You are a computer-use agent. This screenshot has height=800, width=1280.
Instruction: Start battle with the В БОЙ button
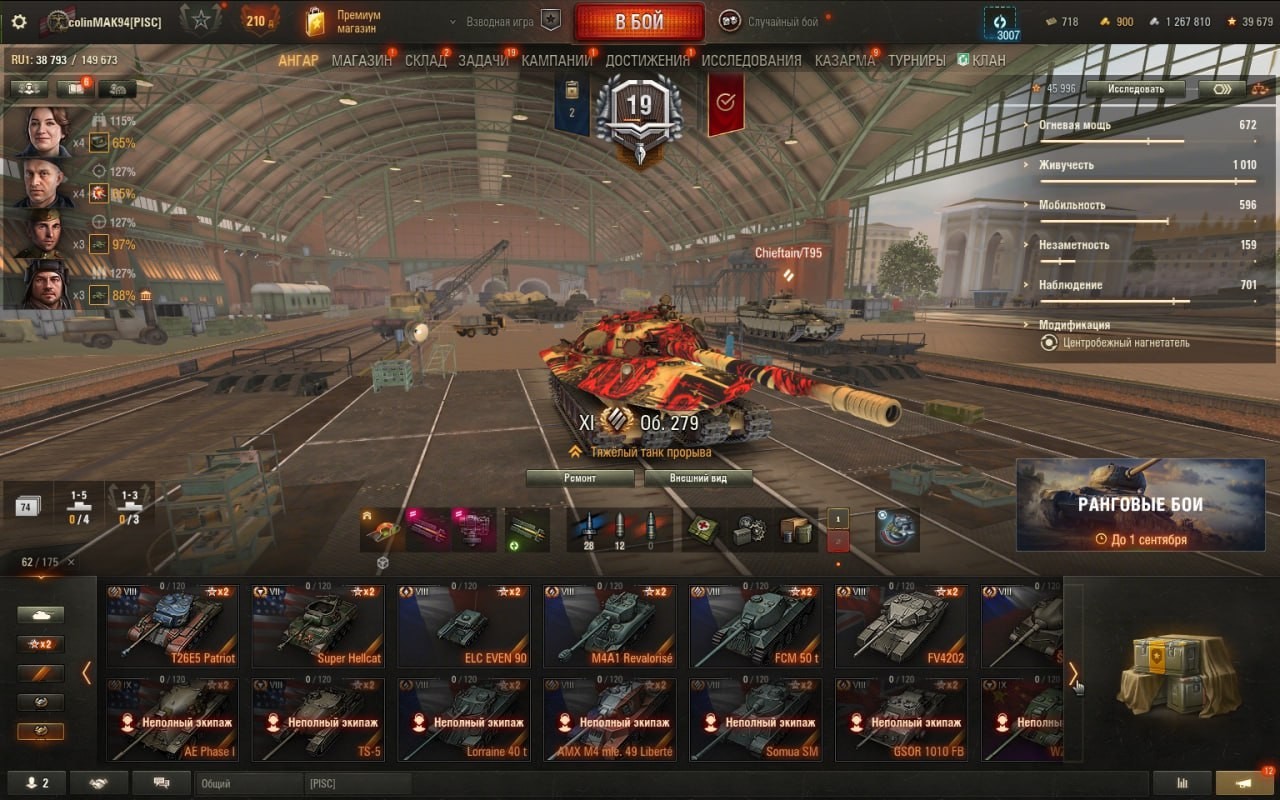(x=638, y=22)
